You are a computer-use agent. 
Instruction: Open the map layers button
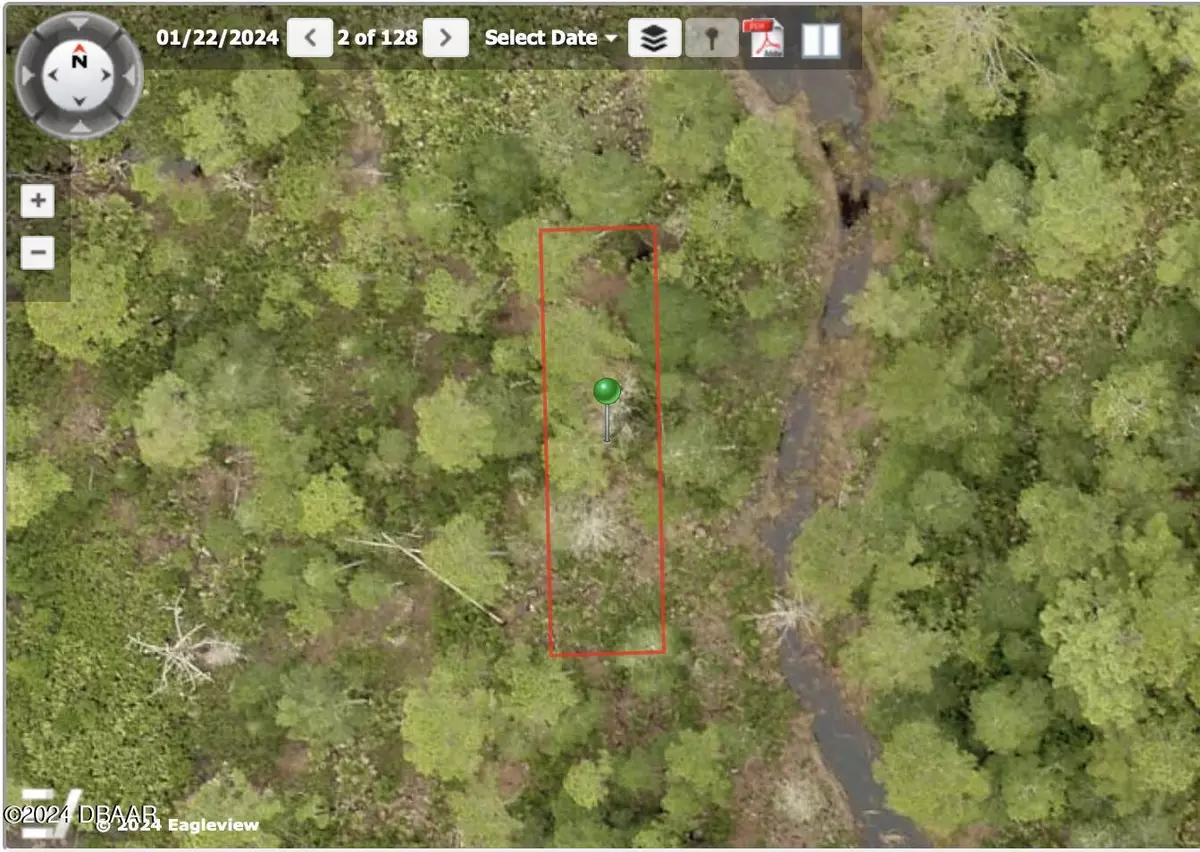[x=654, y=38]
